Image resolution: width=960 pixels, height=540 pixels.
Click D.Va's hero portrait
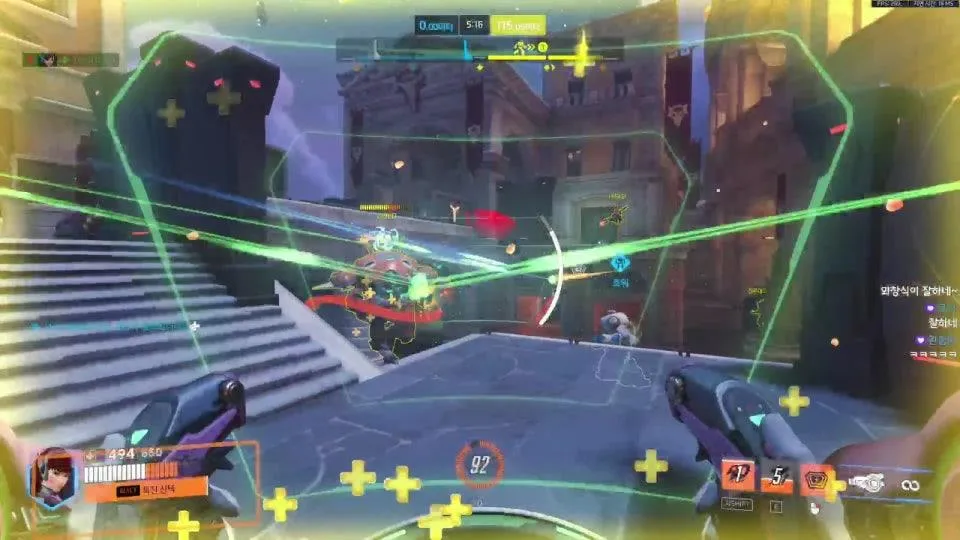click(x=55, y=477)
